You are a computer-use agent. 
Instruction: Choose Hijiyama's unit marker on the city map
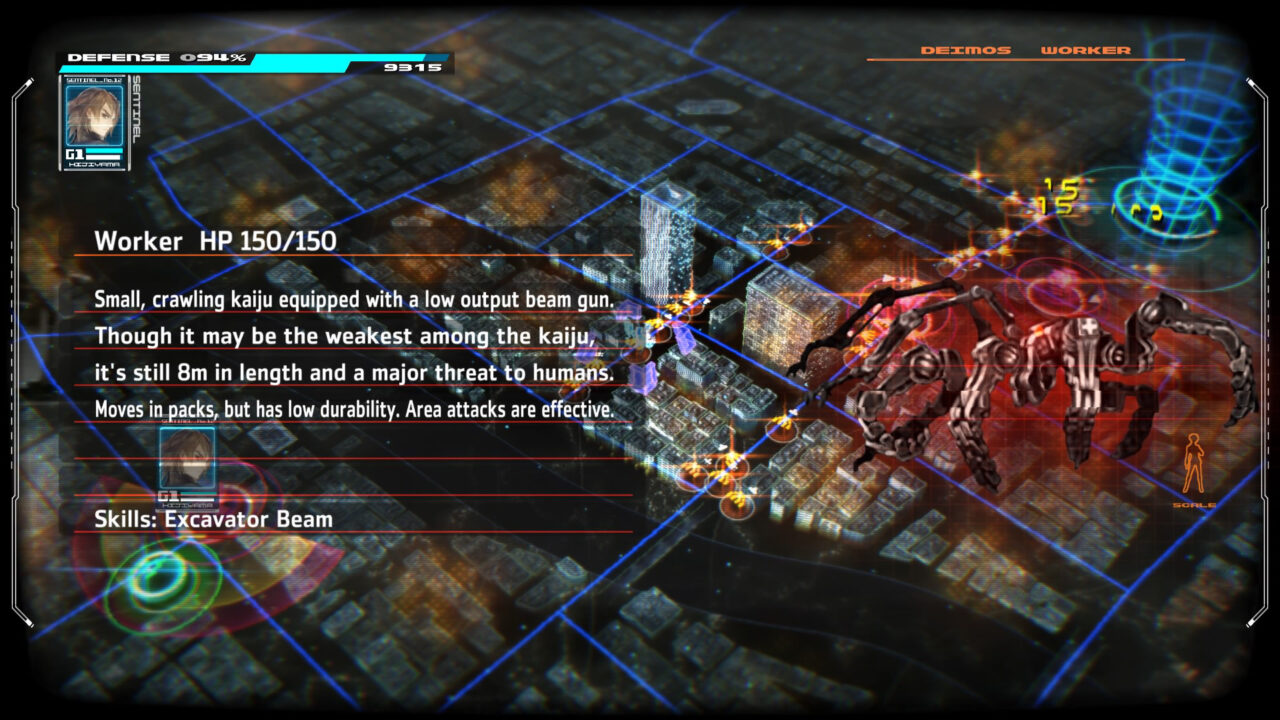(x=187, y=459)
